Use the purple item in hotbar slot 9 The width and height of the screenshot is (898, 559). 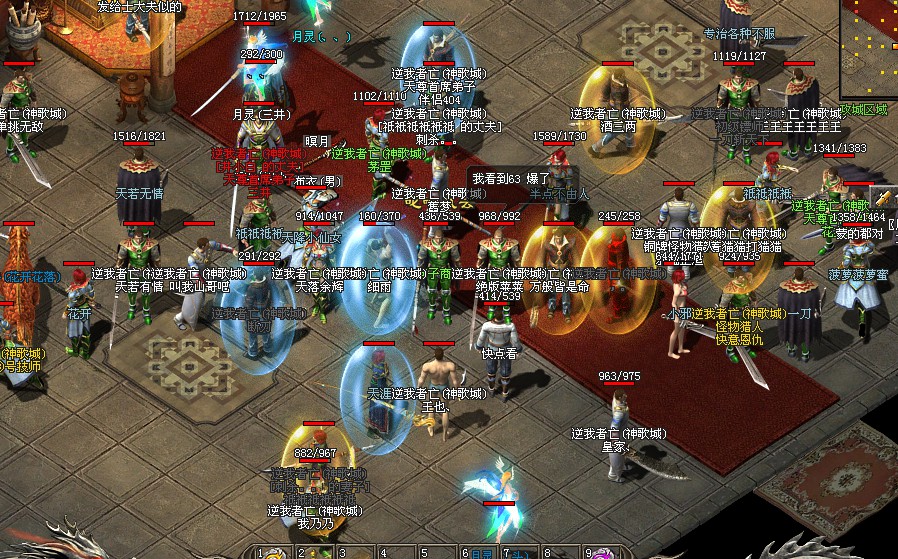(x=604, y=553)
